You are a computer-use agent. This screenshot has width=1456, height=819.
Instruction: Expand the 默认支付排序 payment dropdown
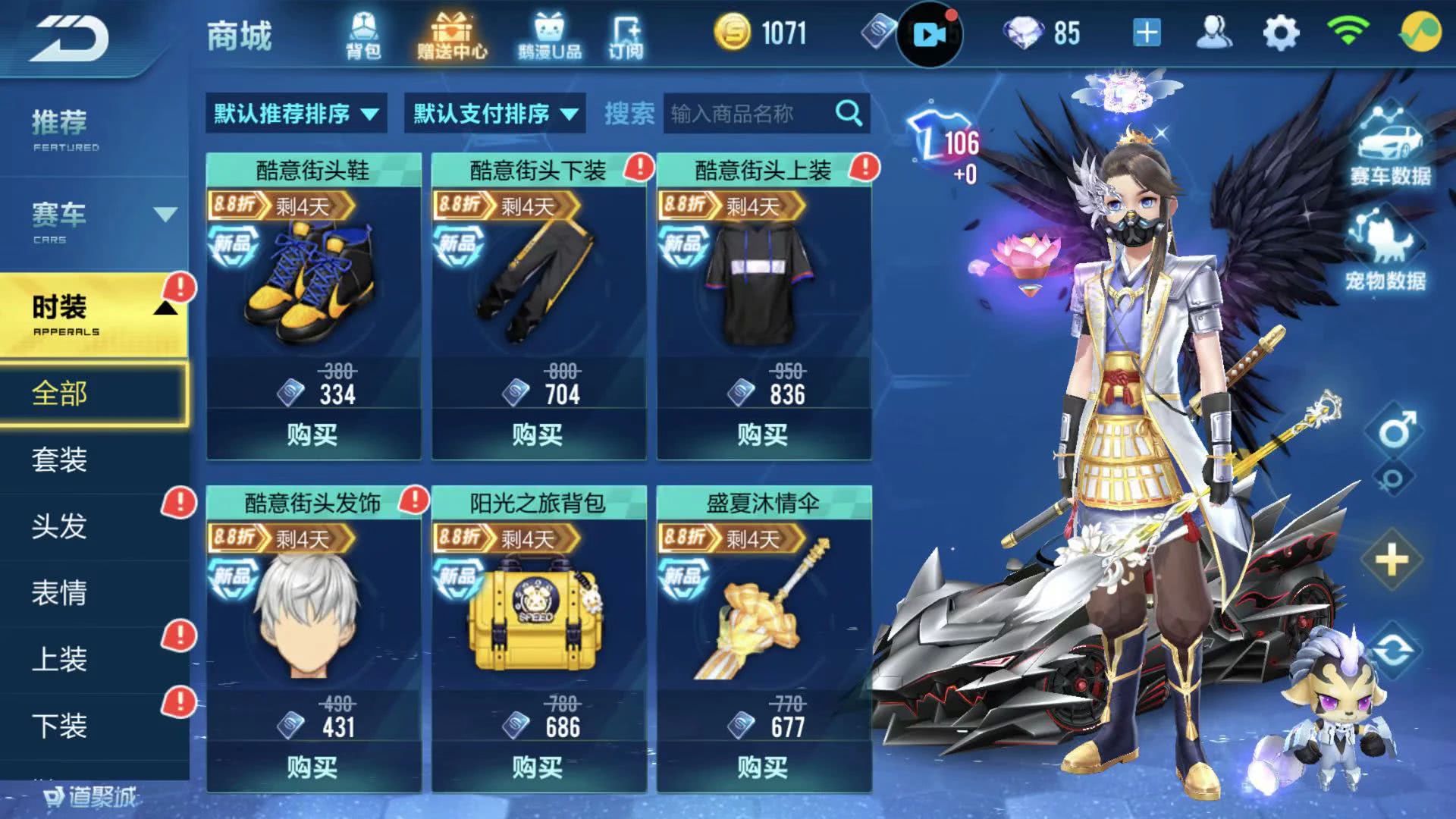(494, 114)
